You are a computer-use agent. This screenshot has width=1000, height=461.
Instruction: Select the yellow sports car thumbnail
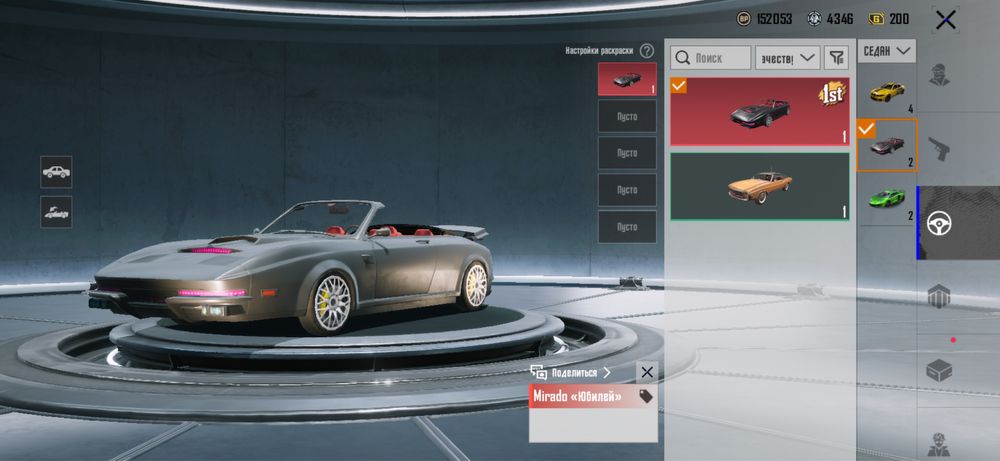click(887, 92)
